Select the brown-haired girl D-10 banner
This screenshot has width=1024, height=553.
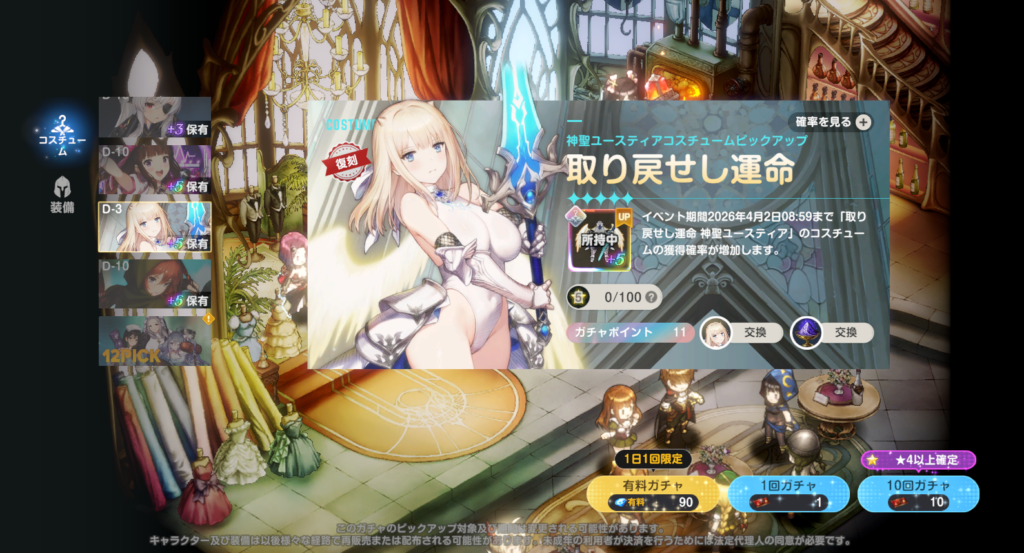click(x=155, y=169)
